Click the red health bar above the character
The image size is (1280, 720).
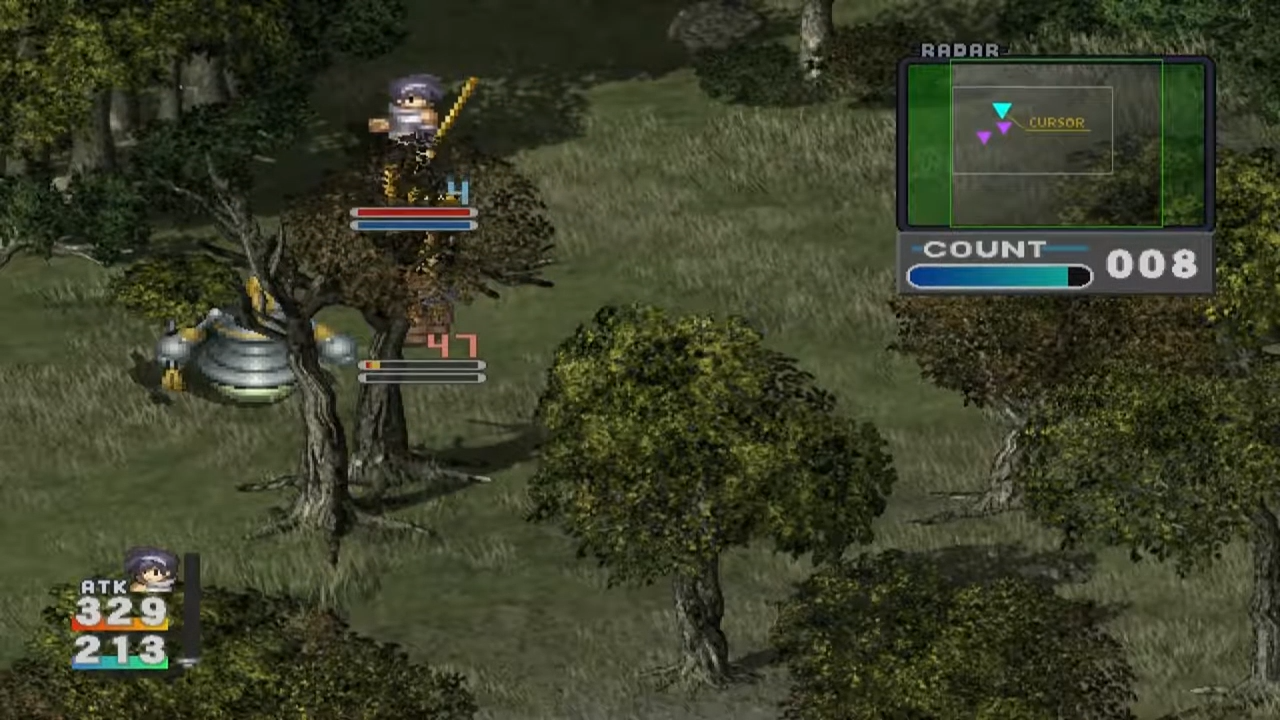click(412, 213)
